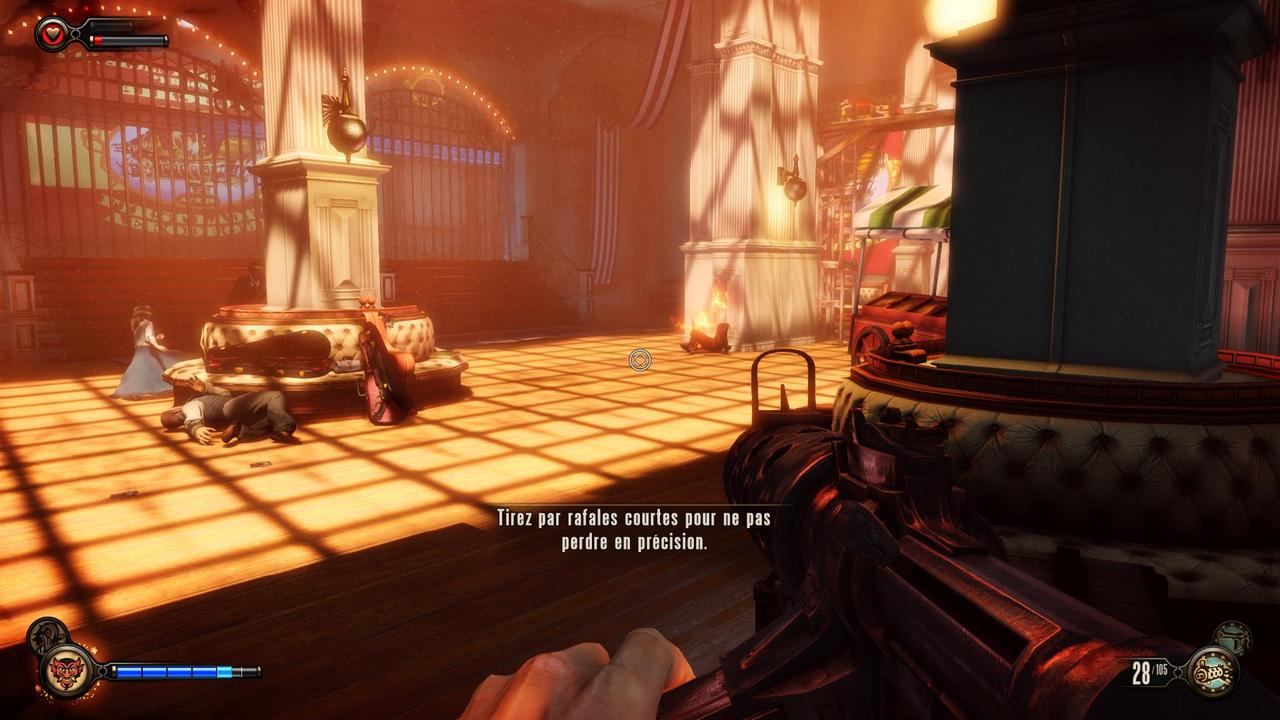
Task: Swap to the dimmed secondary weapon icon
Action: 1232,637
